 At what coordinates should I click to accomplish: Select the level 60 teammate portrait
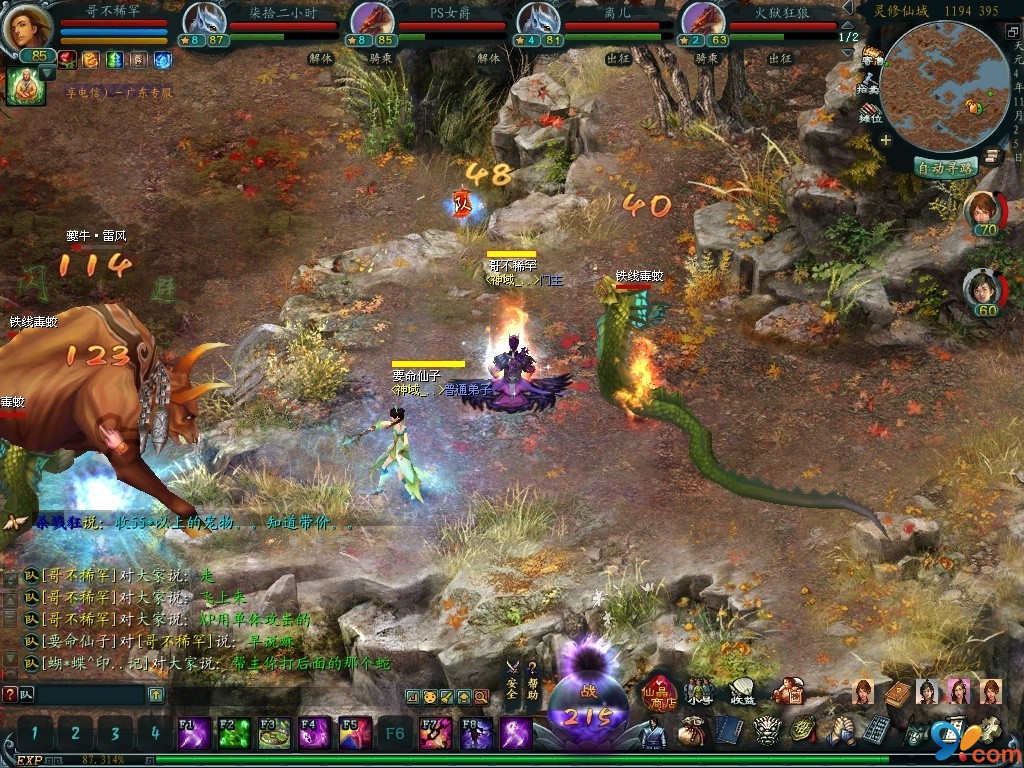tap(983, 291)
